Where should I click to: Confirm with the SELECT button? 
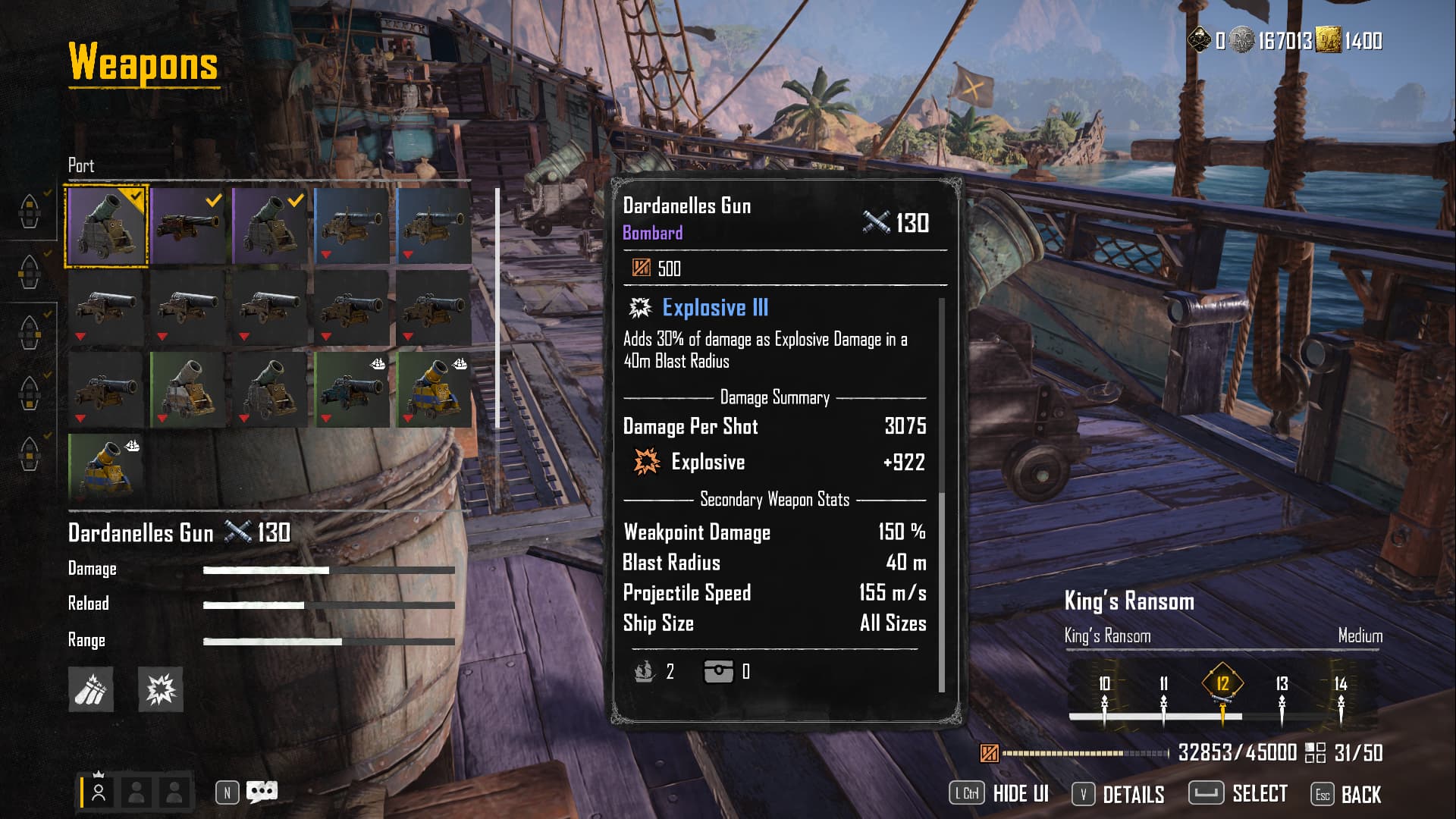1259,794
